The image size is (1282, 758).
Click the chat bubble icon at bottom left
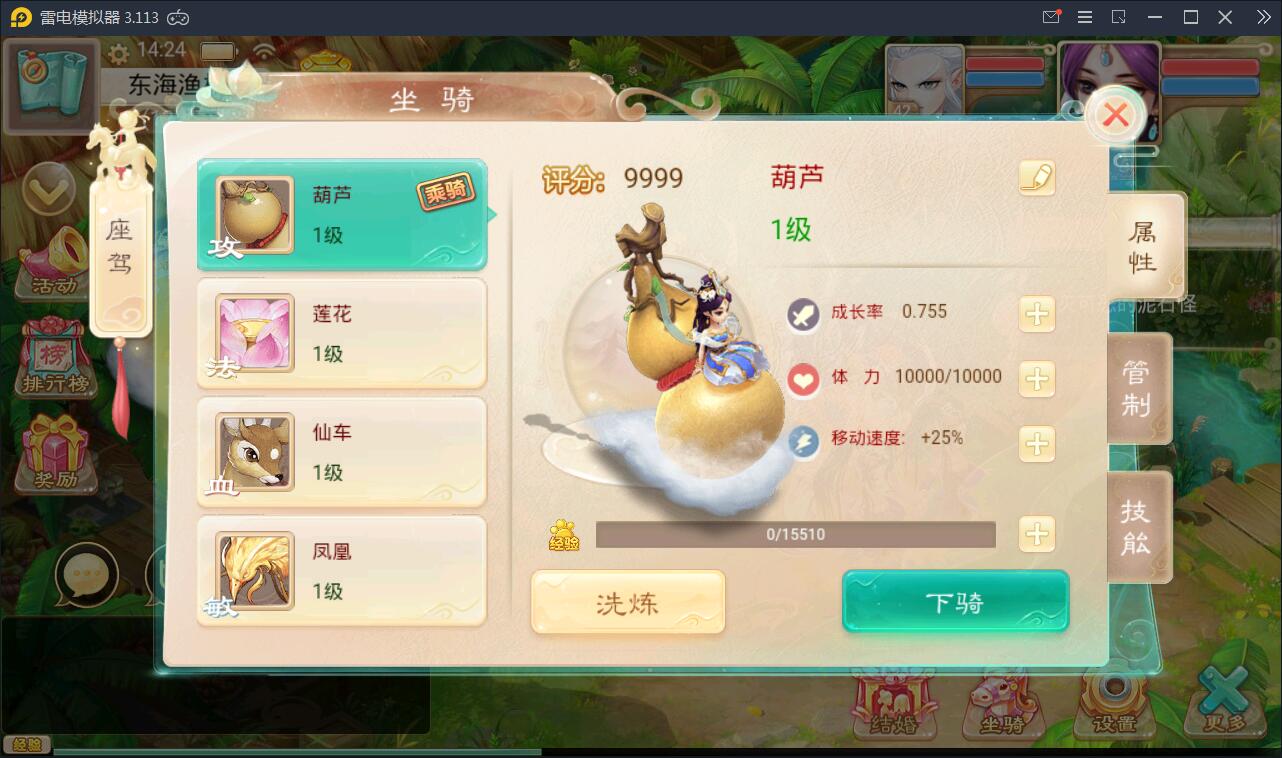(88, 576)
